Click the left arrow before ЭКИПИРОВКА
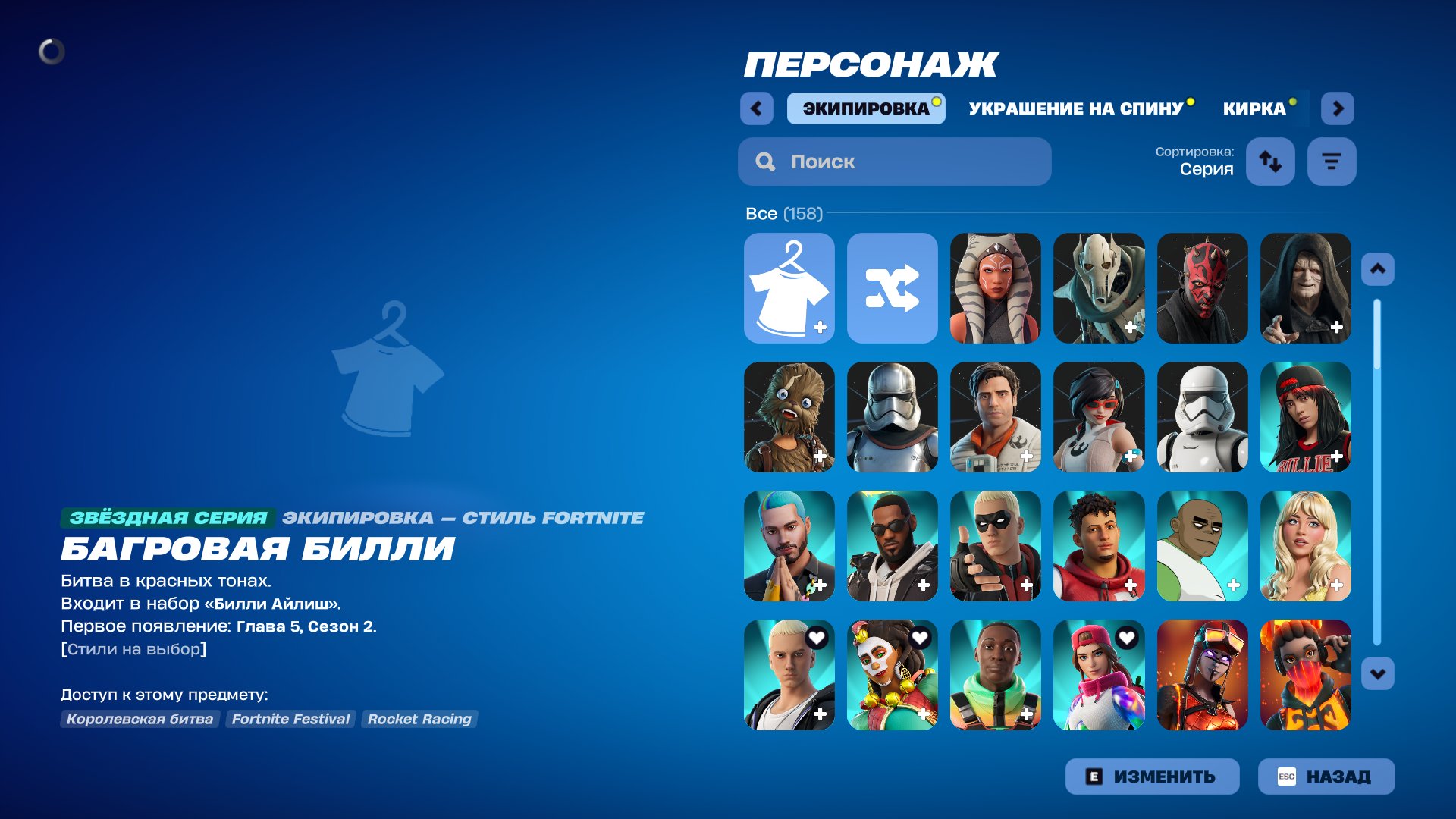Viewport: 1456px width, 819px height. (755, 108)
